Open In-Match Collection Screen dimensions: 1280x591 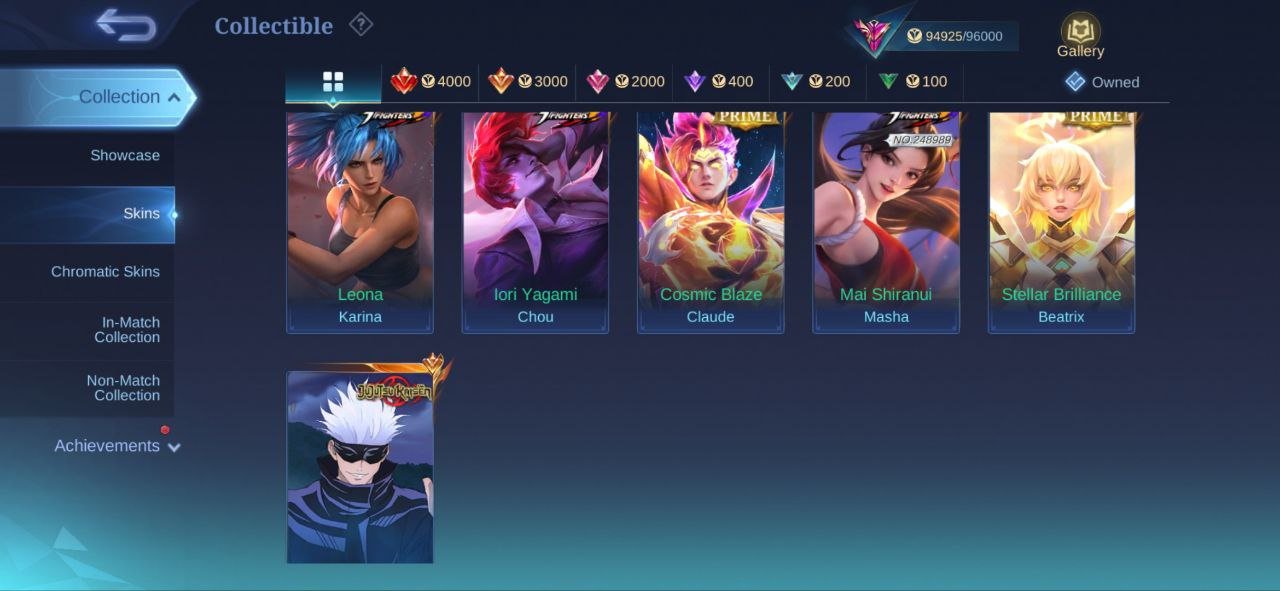coord(126,330)
